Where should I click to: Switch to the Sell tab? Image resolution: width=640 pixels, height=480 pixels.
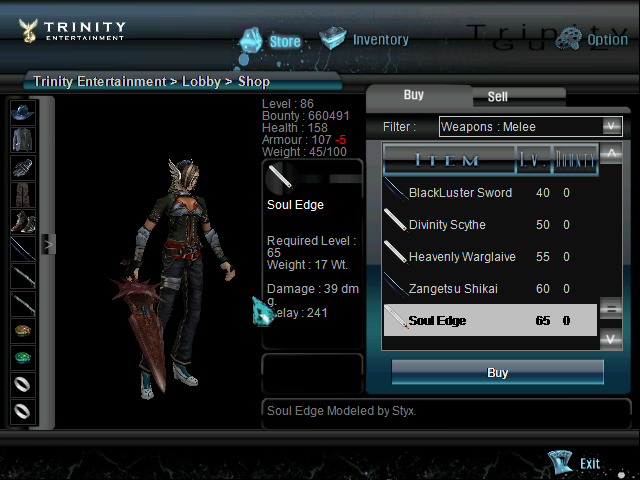497,97
